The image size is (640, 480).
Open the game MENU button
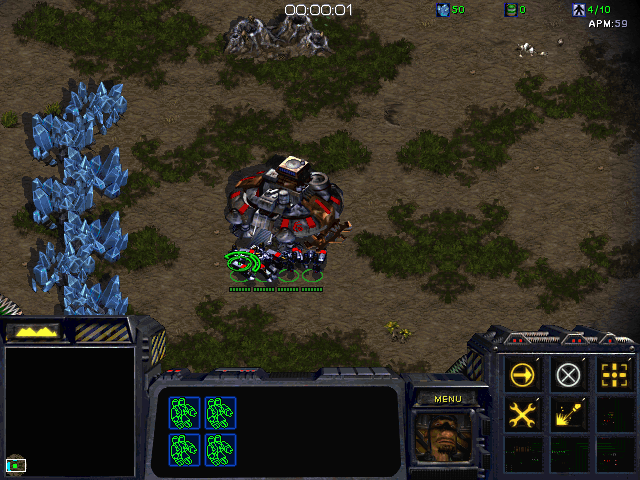[447, 399]
